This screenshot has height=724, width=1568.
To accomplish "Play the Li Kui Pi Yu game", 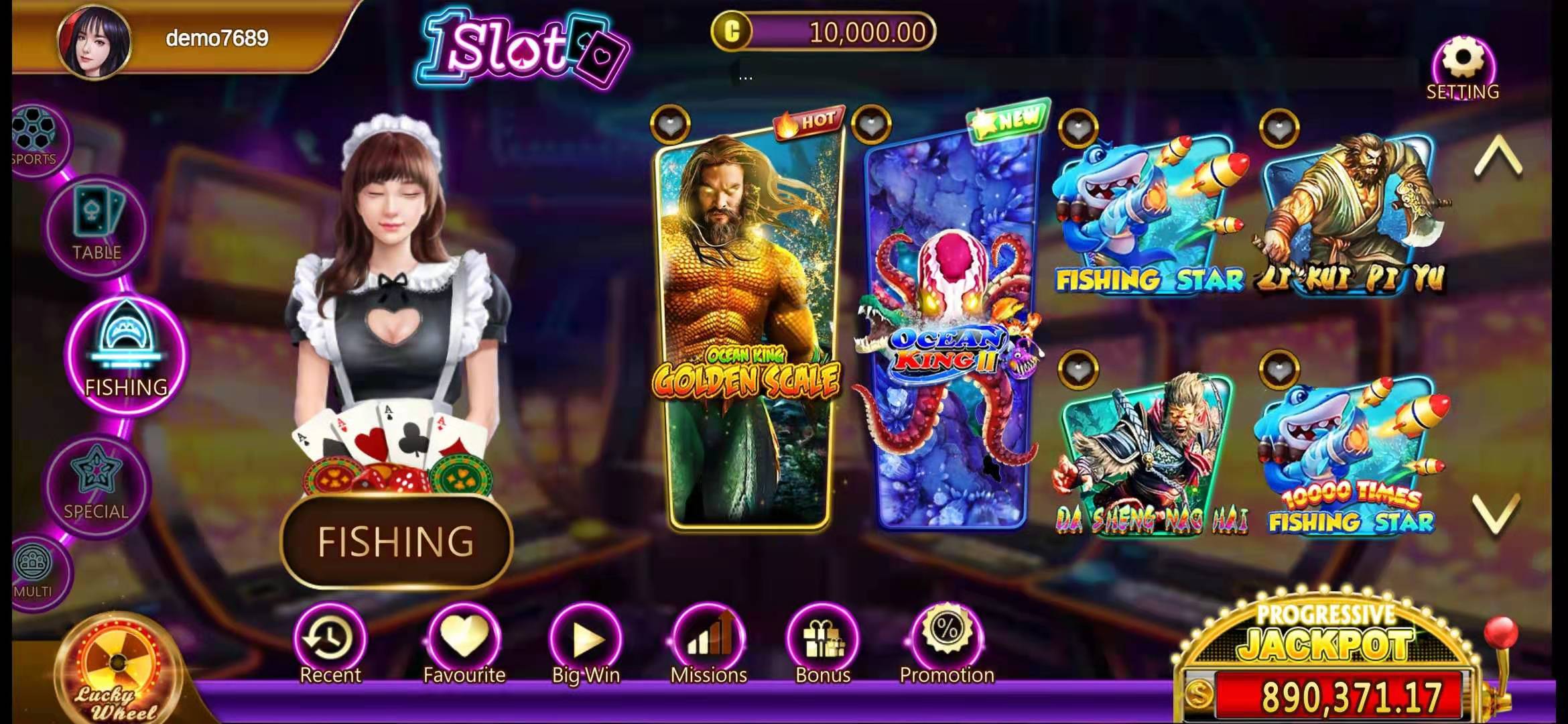I will (1350, 215).
